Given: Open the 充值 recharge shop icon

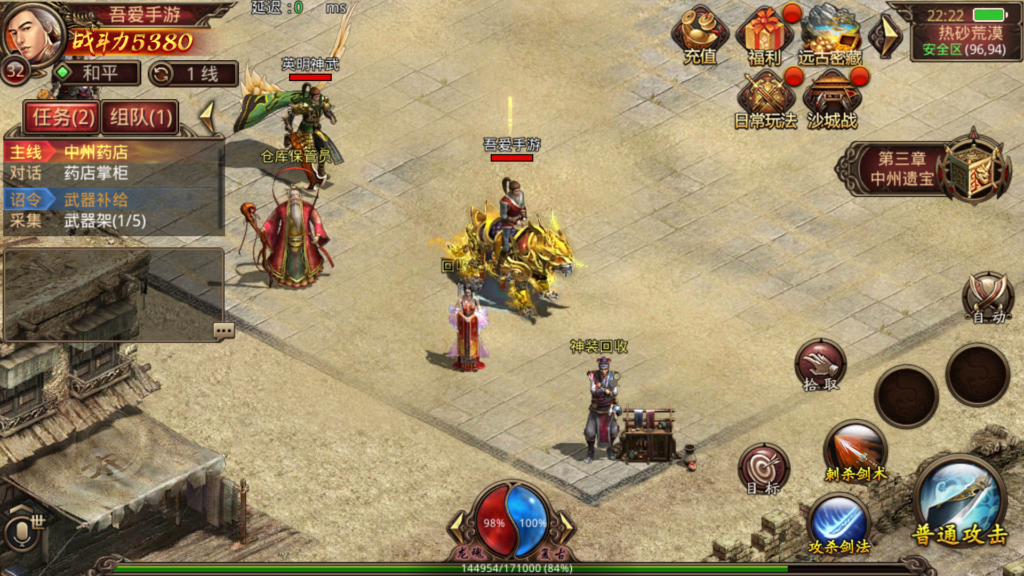Looking at the screenshot, I should [x=700, y=33].
